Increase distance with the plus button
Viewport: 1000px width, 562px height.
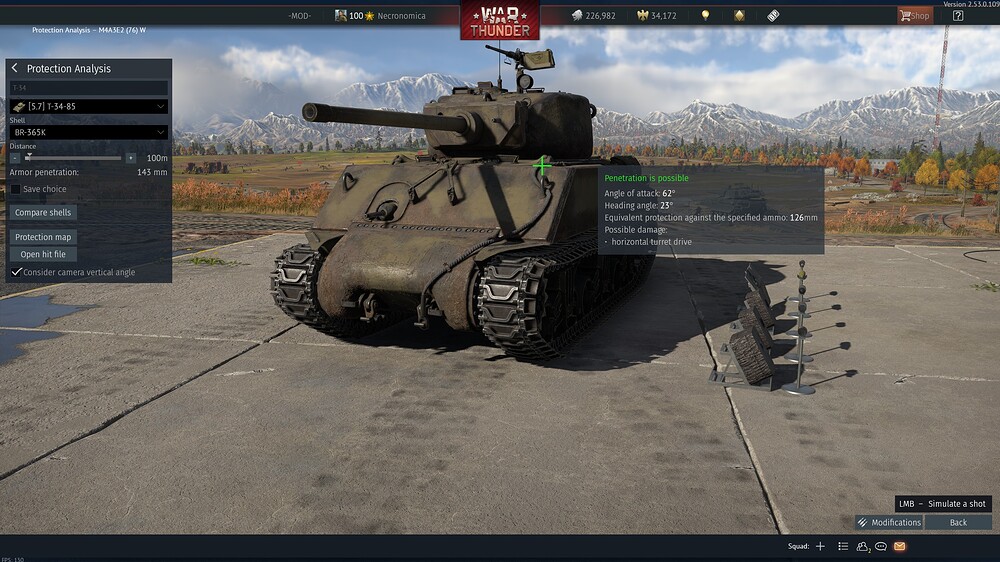(131, 158)
